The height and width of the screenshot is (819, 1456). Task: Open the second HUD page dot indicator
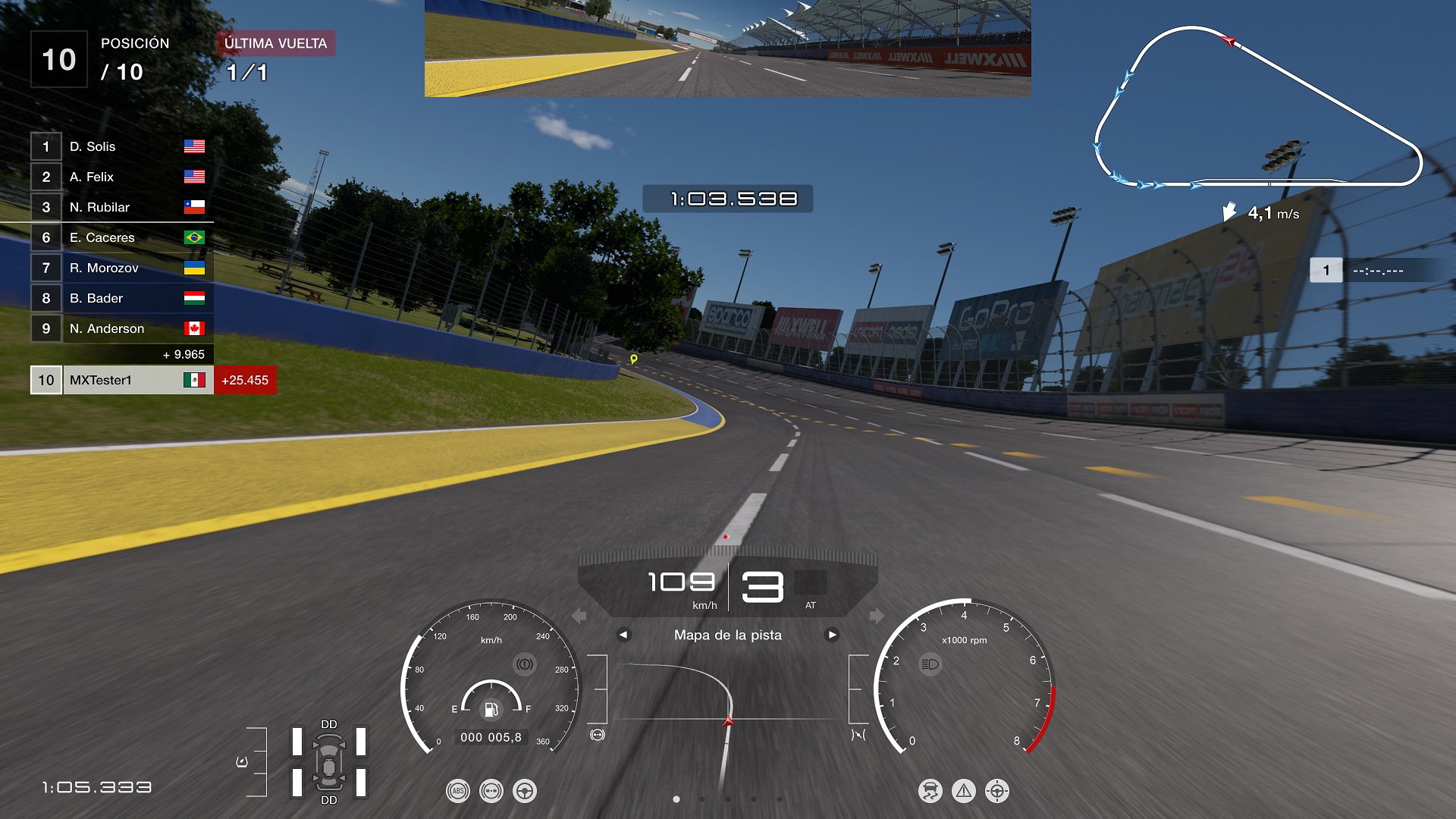coord(701,799)
